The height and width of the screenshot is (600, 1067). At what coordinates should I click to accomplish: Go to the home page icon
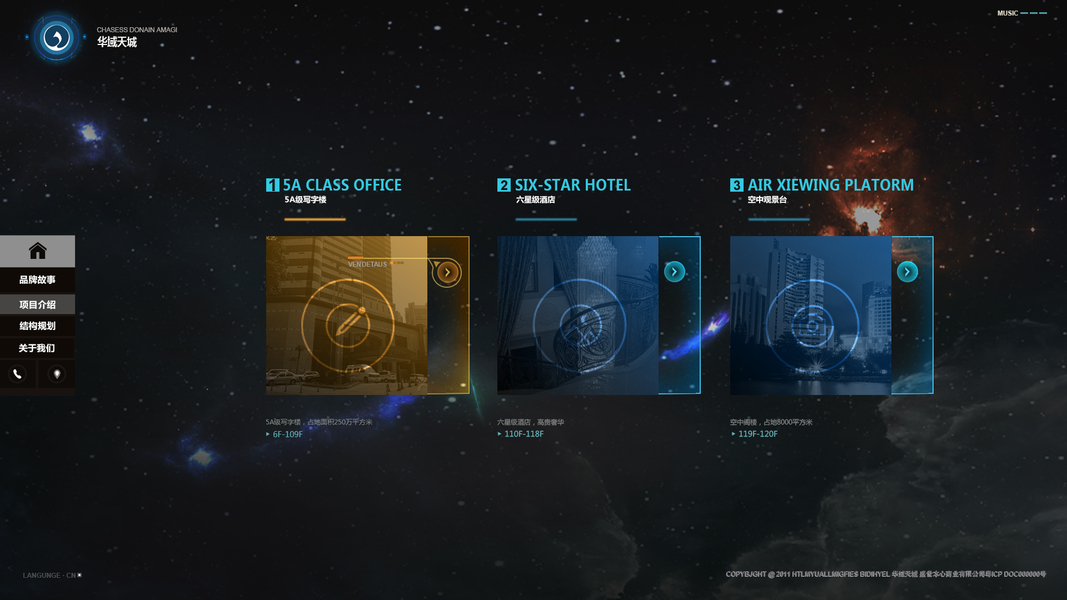click(x=37, y=251)
